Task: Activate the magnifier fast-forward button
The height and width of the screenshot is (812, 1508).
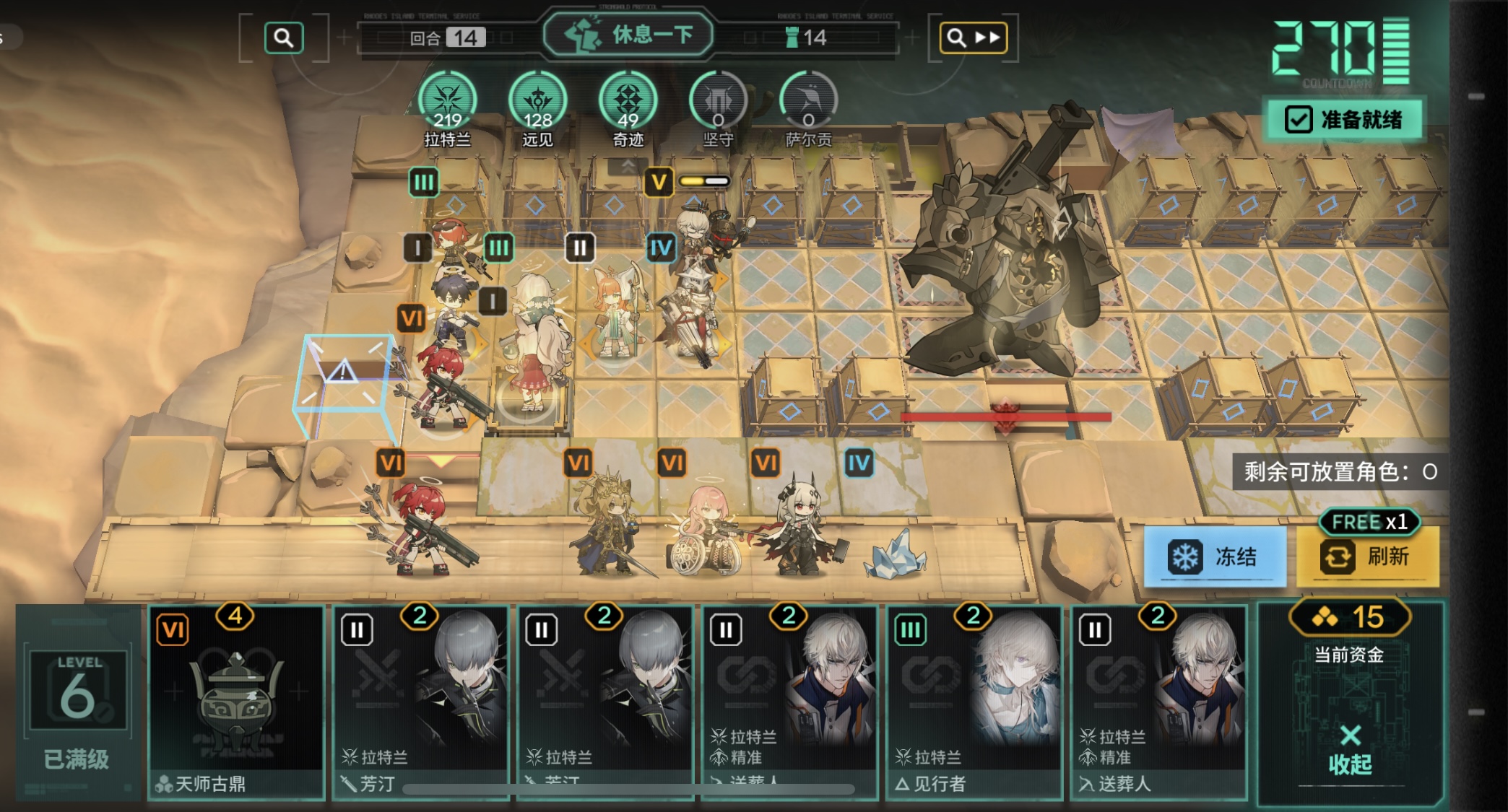Action: coord(973,38)
